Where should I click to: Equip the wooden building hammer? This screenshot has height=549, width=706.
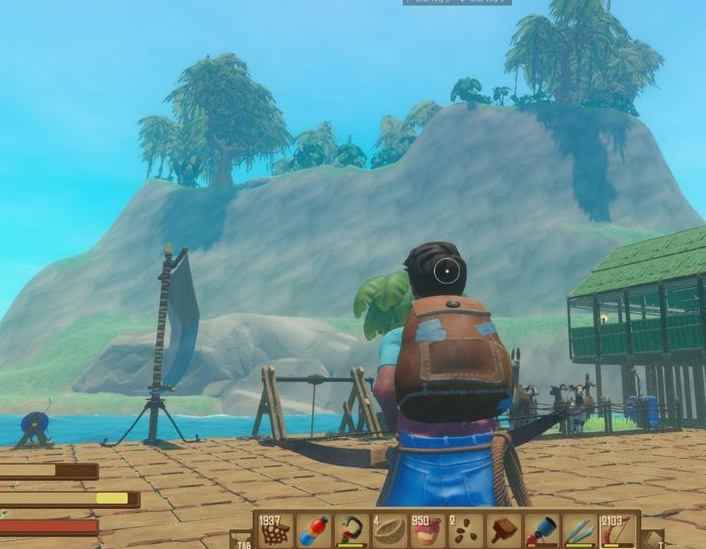(x=503, y=530)
